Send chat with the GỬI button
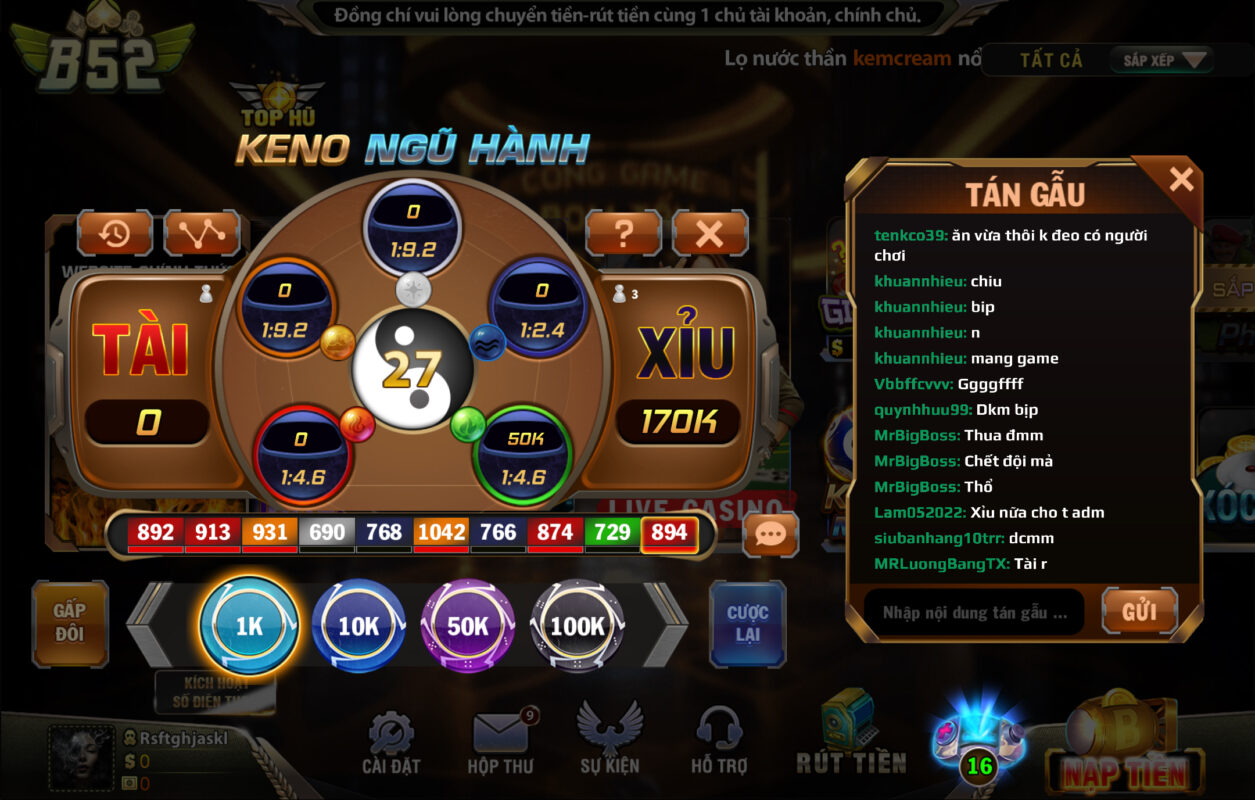Viewport: 1255px width, 800px height. point(1139,611)
